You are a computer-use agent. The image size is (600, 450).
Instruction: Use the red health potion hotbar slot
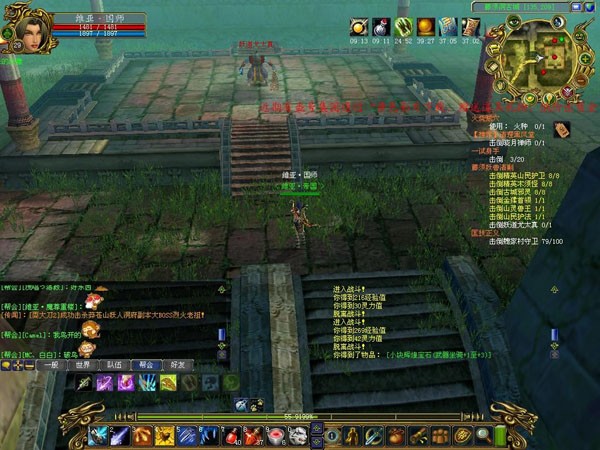[x=232, y=435]
